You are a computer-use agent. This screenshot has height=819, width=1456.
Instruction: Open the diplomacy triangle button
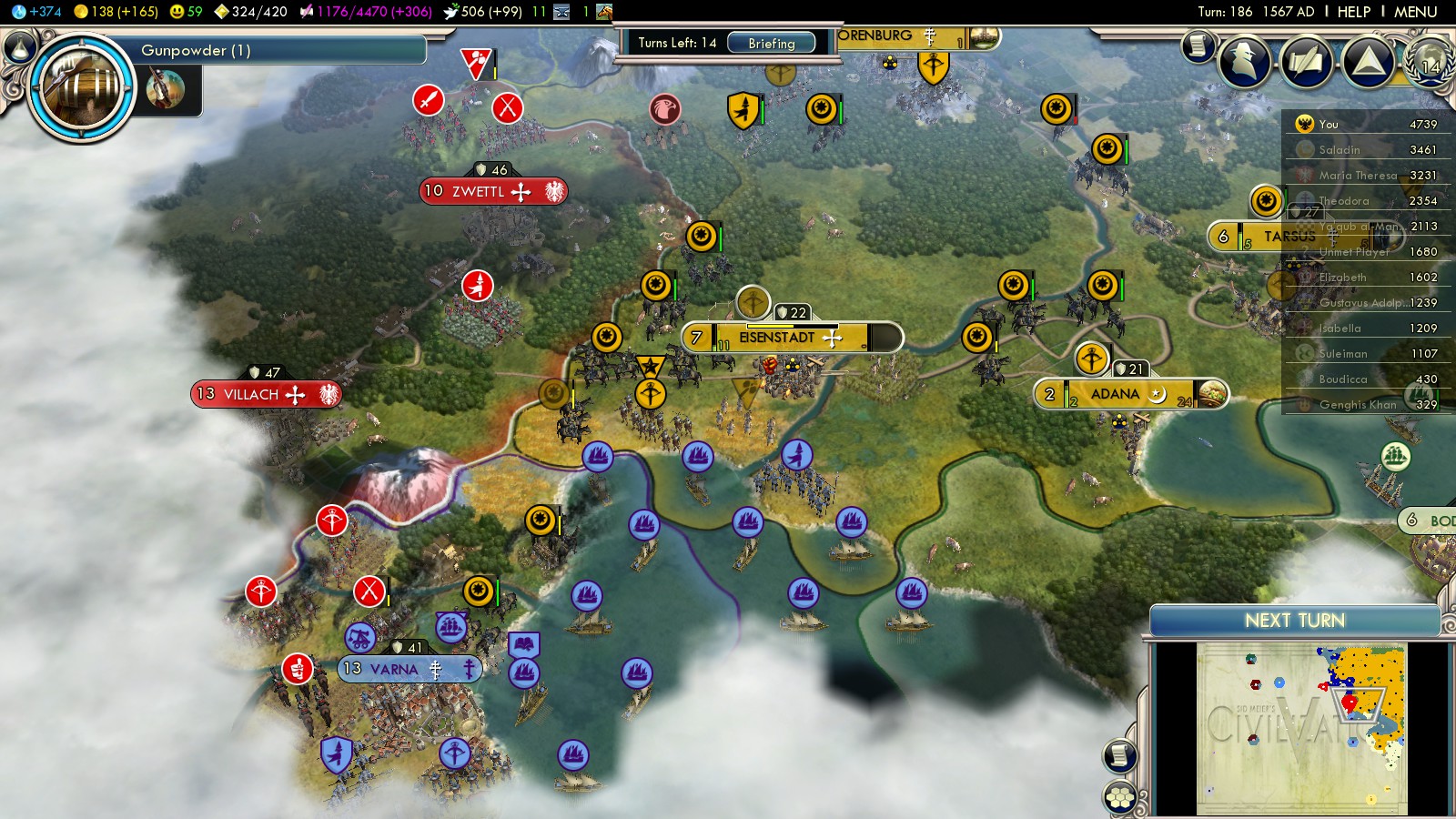[1368, 62]
